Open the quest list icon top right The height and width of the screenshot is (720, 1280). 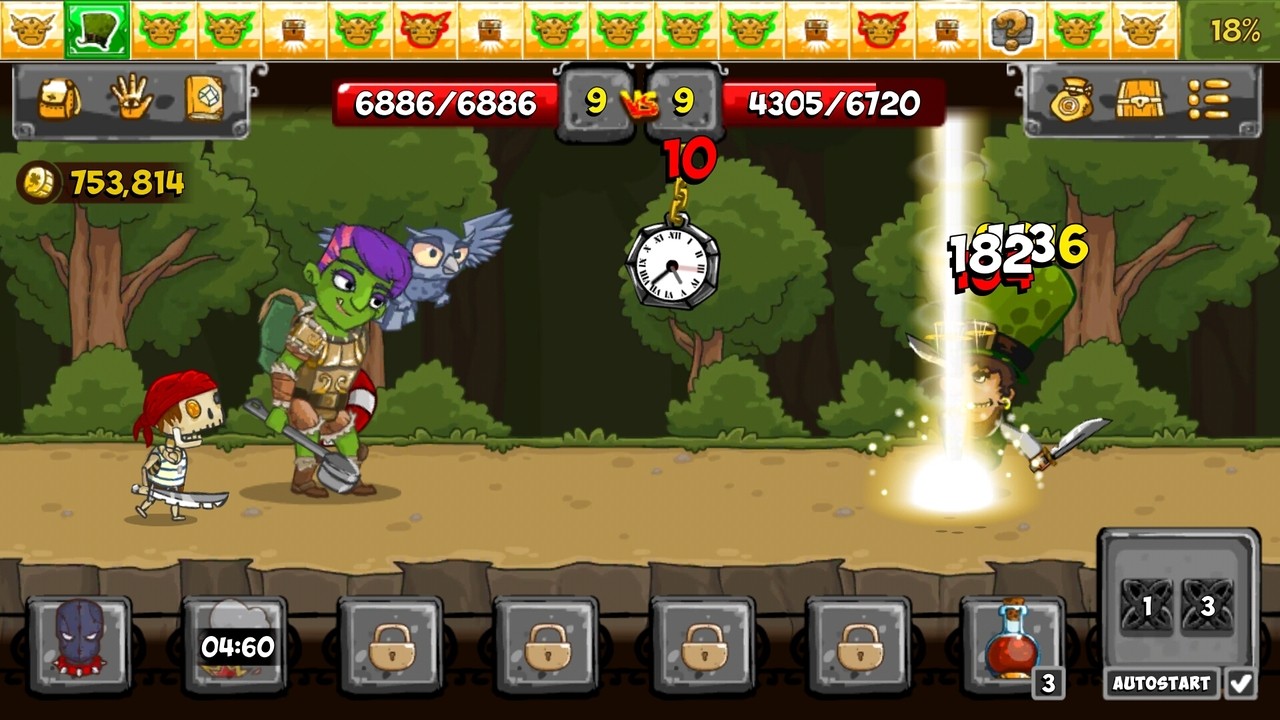click(x=1210, y=97)
